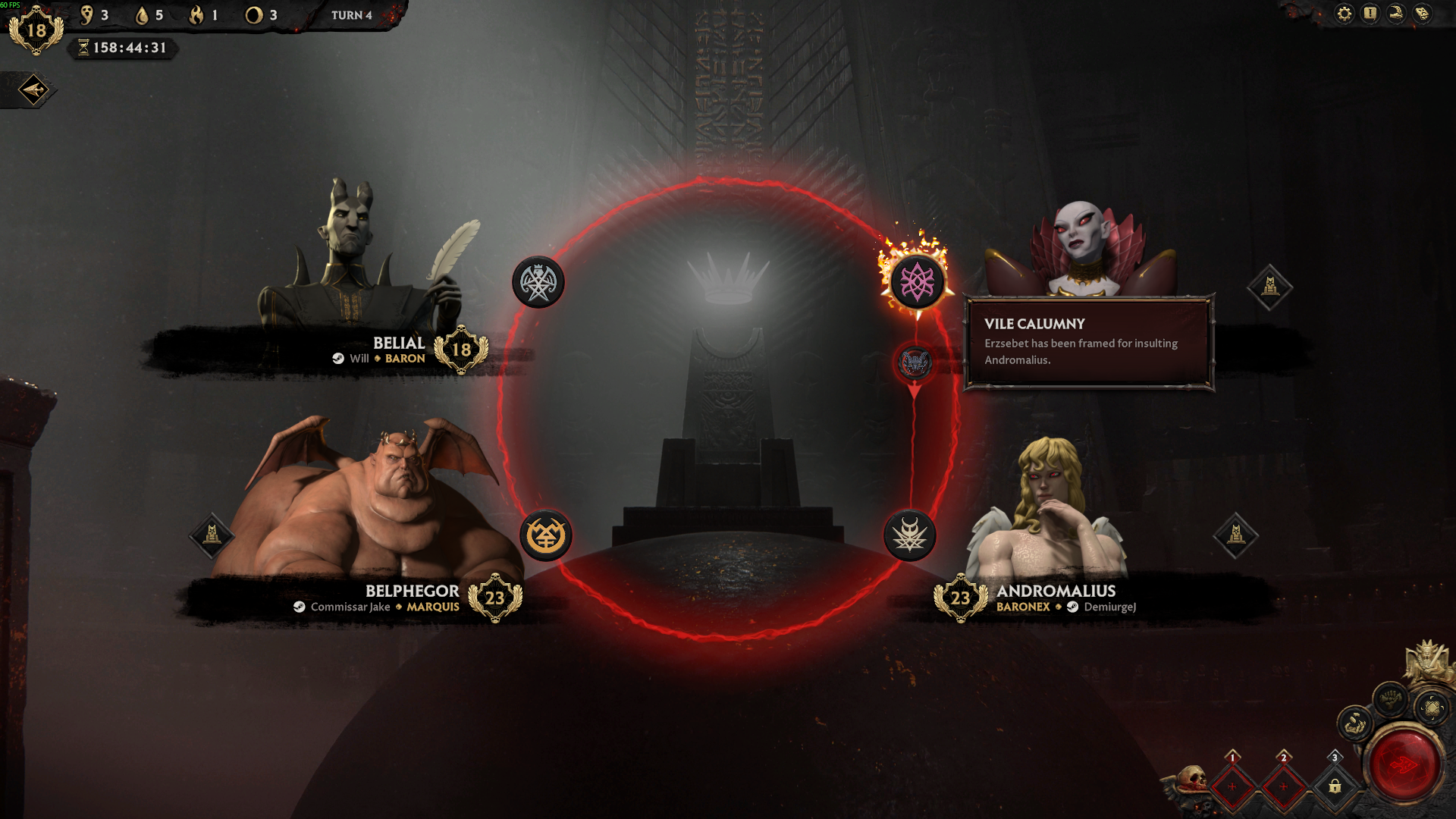Click the red end turn orb
The height and width of the screenshot is (819, 1456).
(1404, 764)
